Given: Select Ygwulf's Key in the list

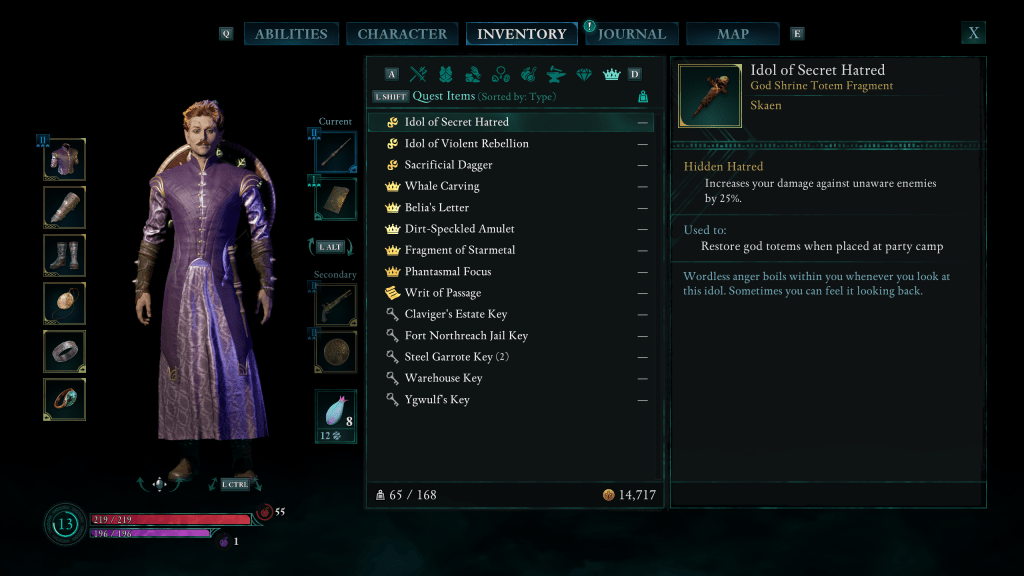Looking at the screenshot, I should (437, 400).
